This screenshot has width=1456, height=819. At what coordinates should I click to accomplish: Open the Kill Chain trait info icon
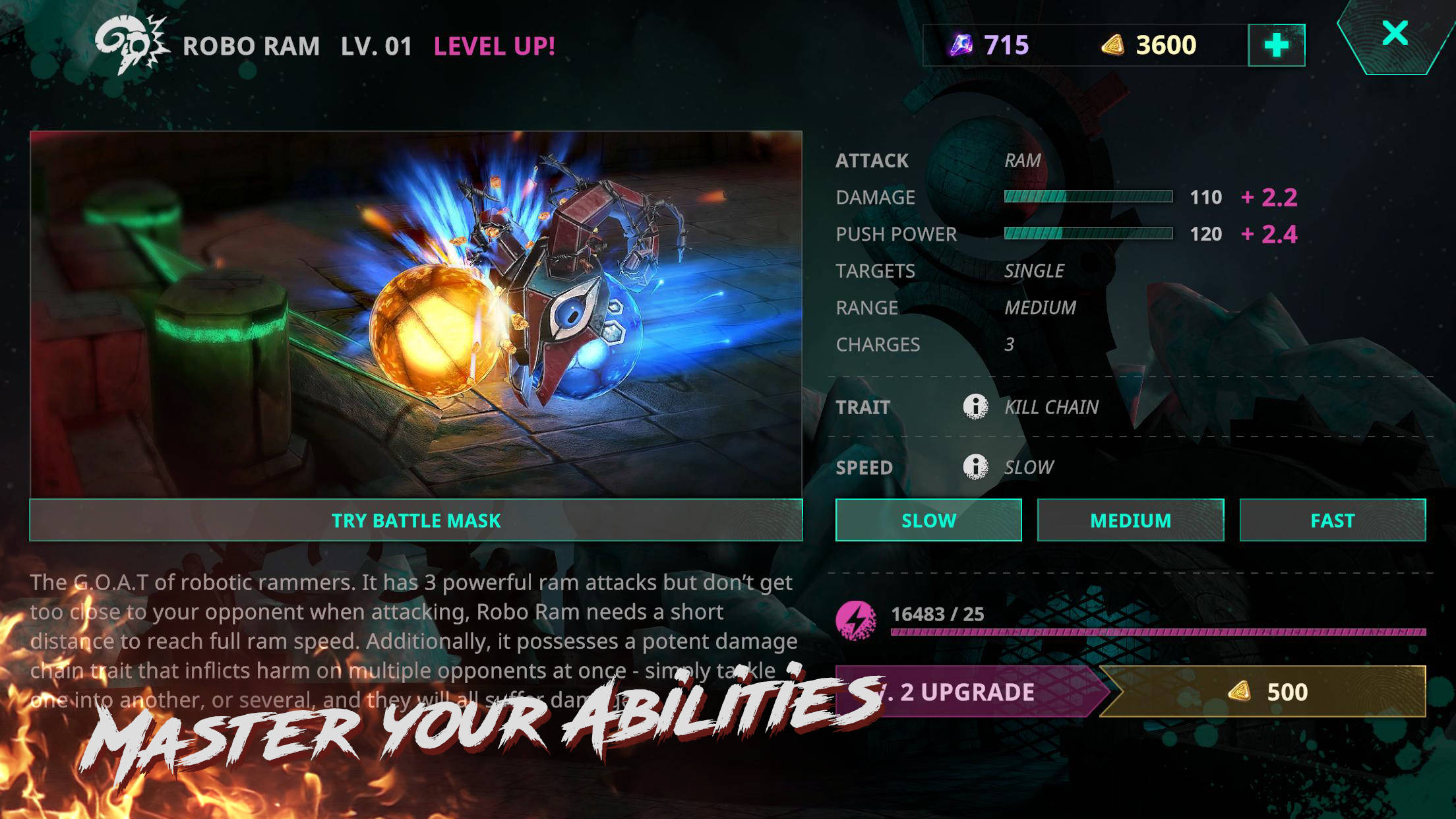[974, 406]
